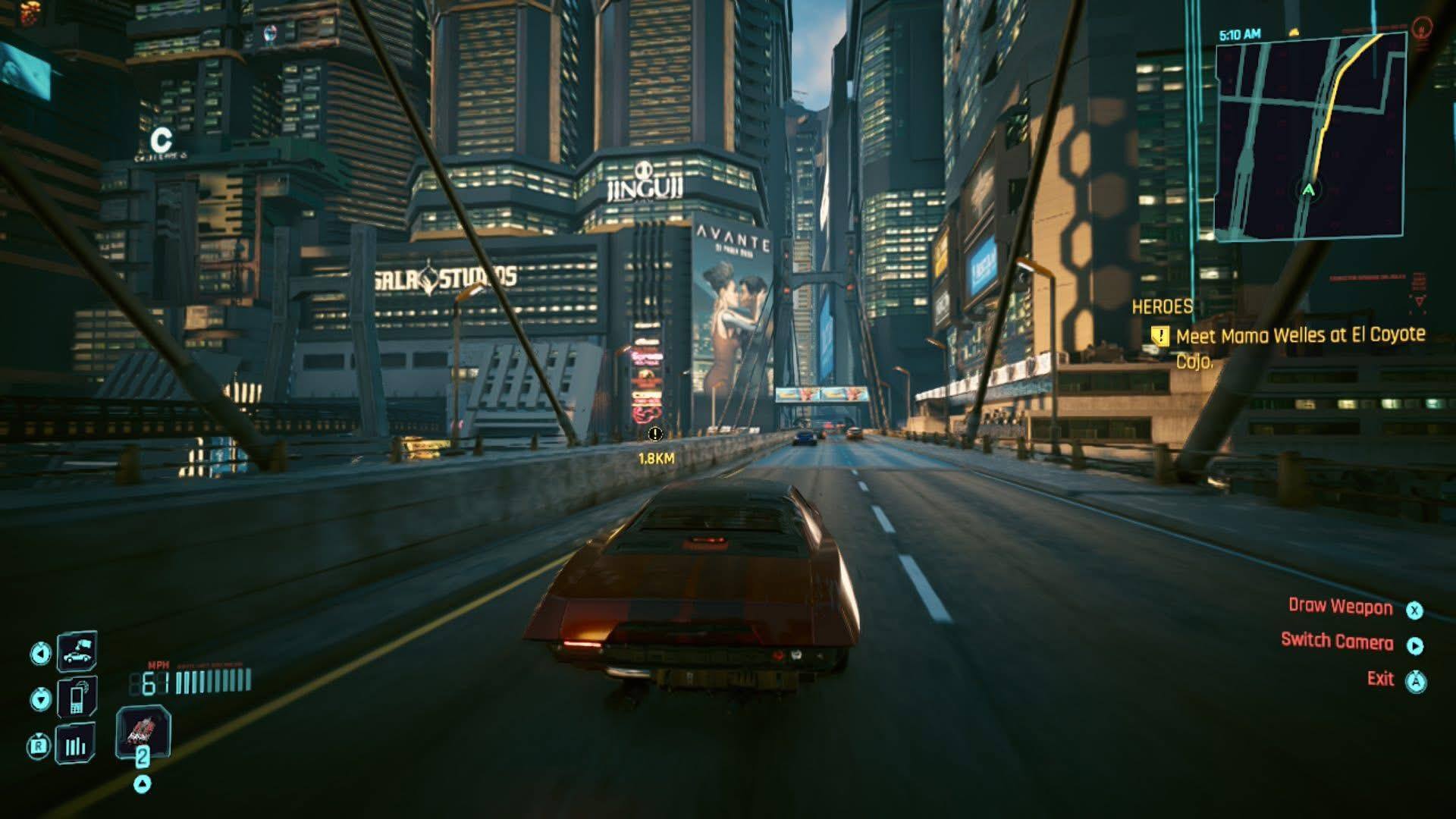
Task: Open the minimap with the yellow route
Action: tap(1310, 136)
